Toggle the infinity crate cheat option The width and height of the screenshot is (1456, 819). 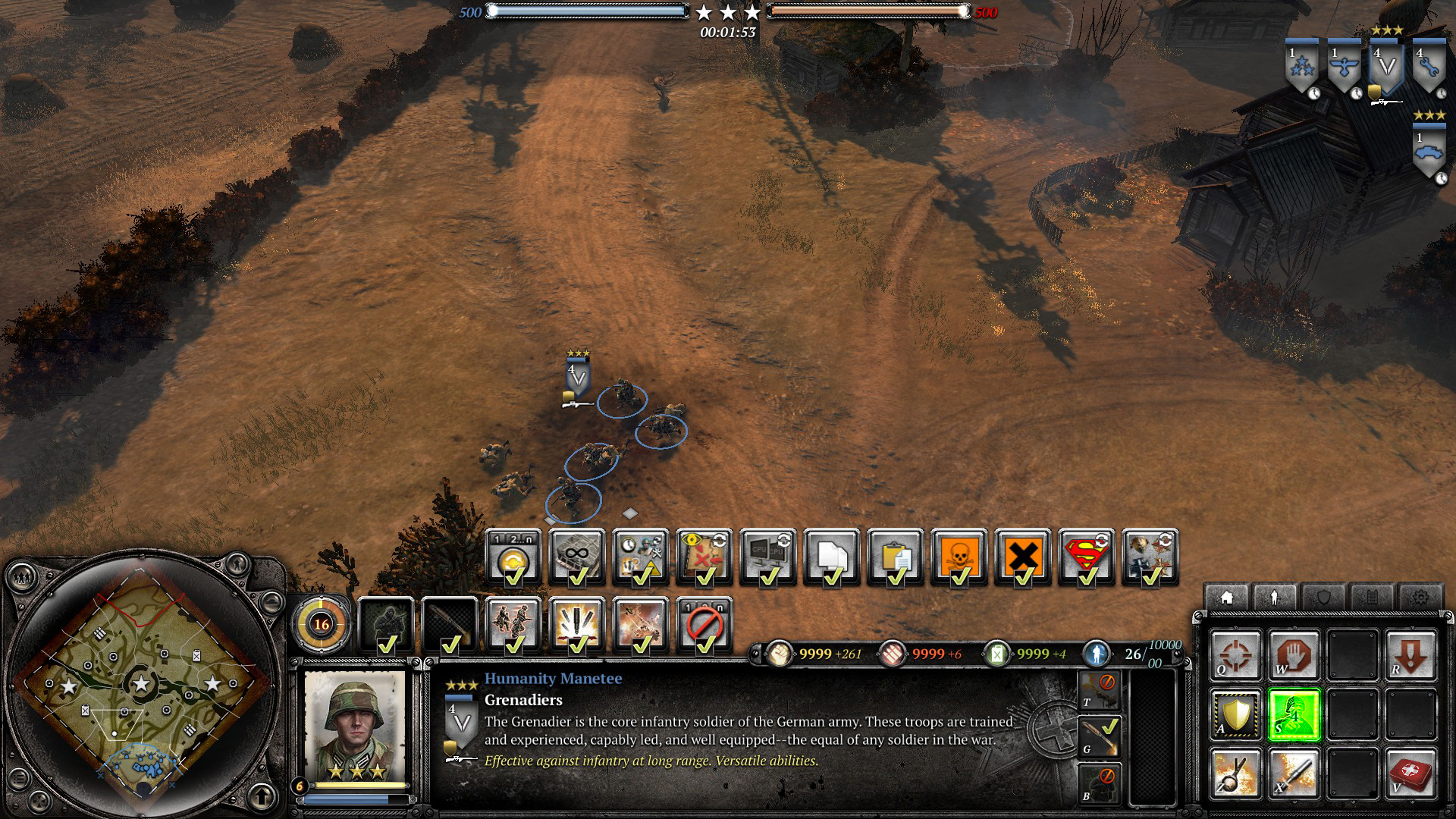coord(577,557)
